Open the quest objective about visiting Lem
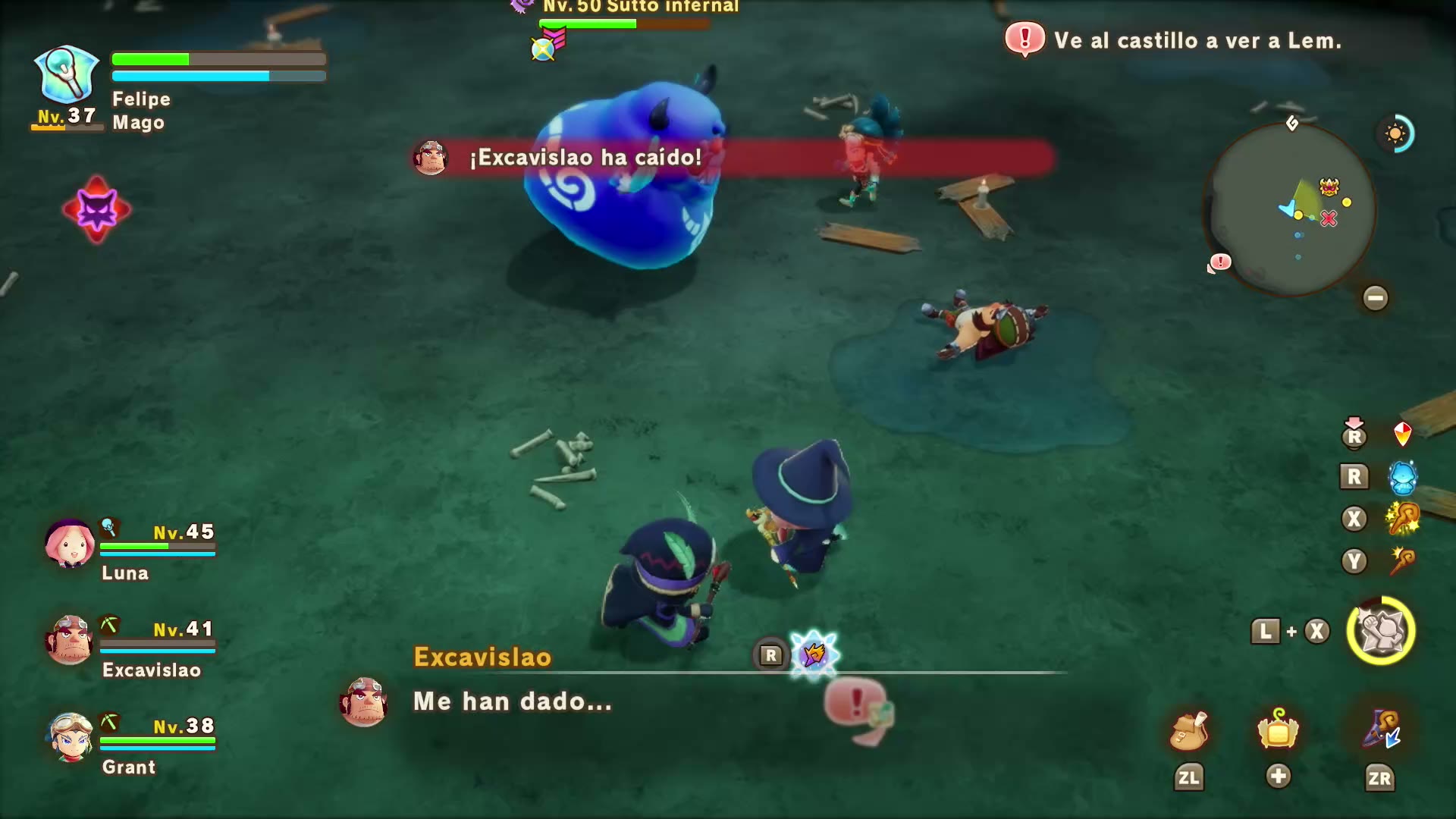1456x819 pixels. click(1197, 40)
